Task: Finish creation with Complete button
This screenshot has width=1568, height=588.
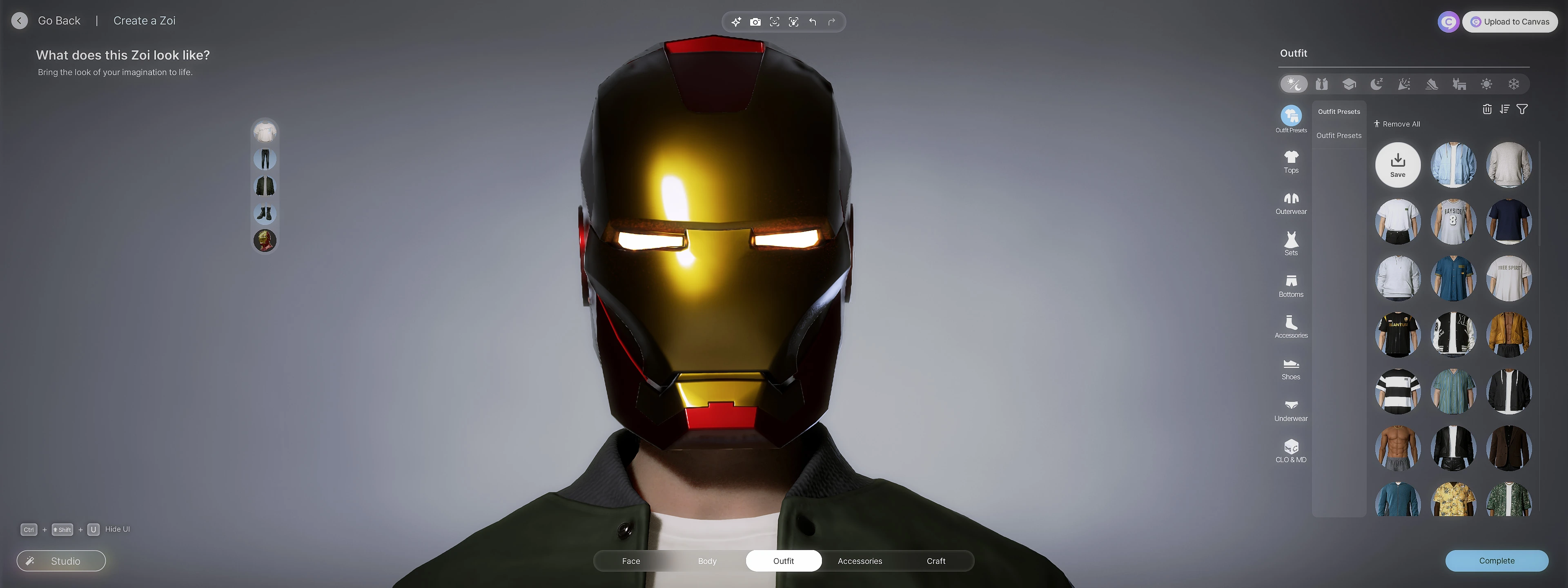Action: [x=1496, y=561]
